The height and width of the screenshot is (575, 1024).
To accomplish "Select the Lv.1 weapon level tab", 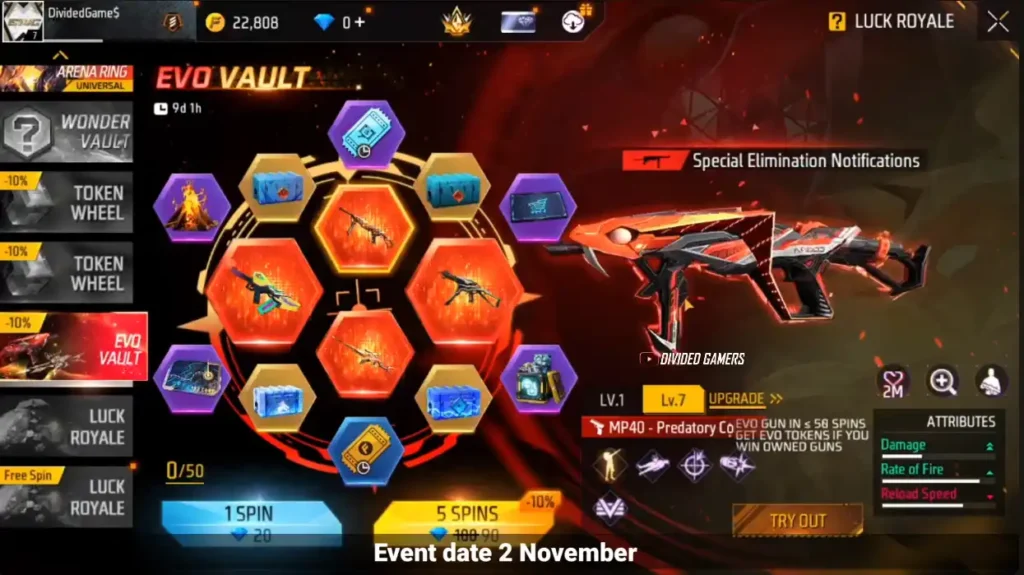I will pyautogui.click(x=612, y=400).
